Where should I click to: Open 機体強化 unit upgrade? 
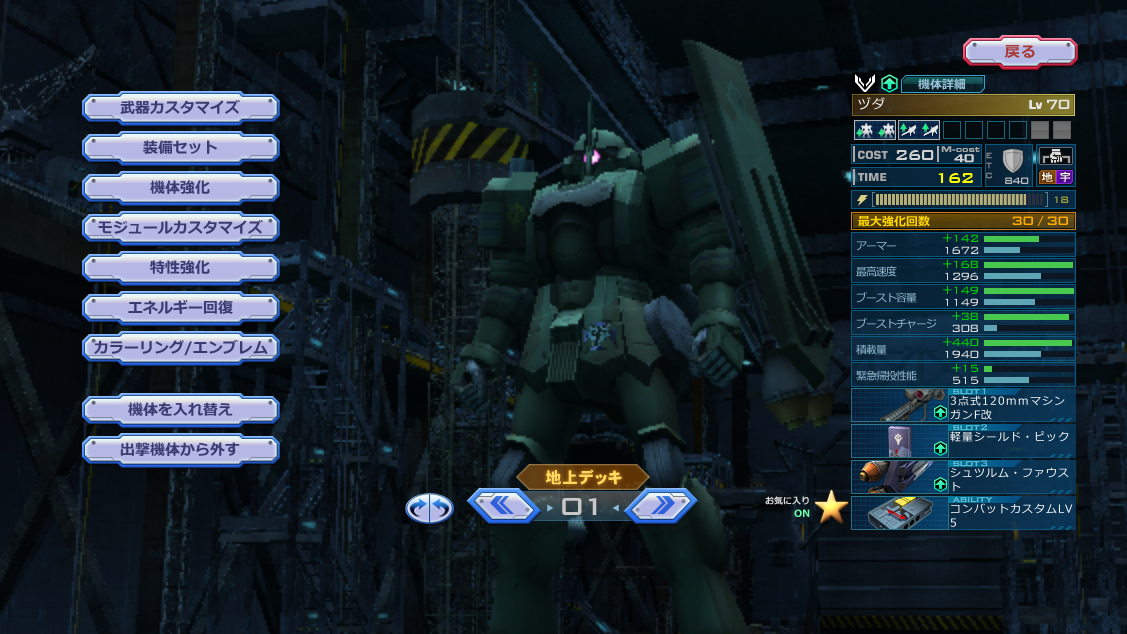point(180,187)
